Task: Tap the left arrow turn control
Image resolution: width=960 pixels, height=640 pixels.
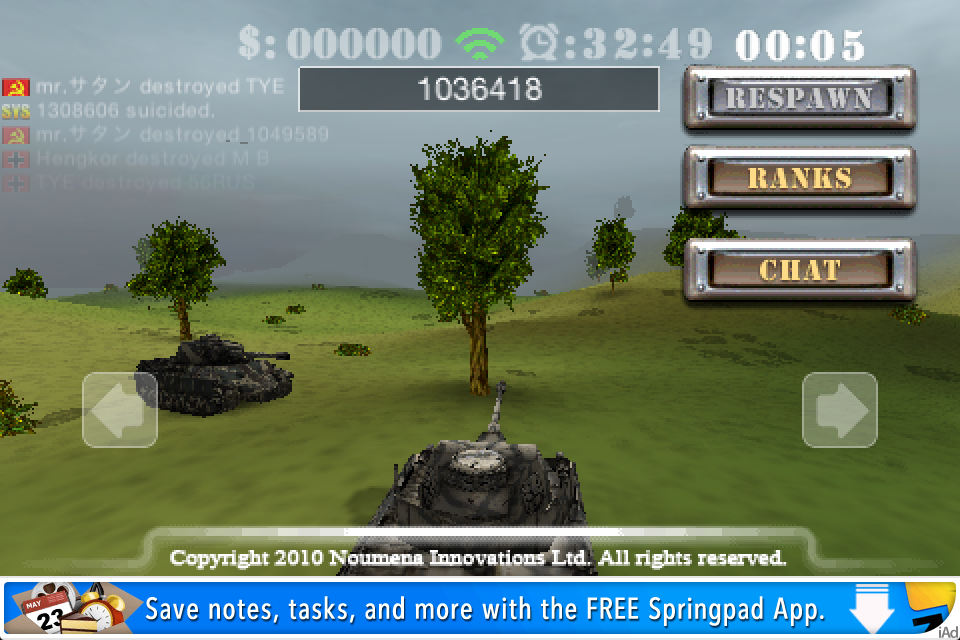Action: coord(120,410)
